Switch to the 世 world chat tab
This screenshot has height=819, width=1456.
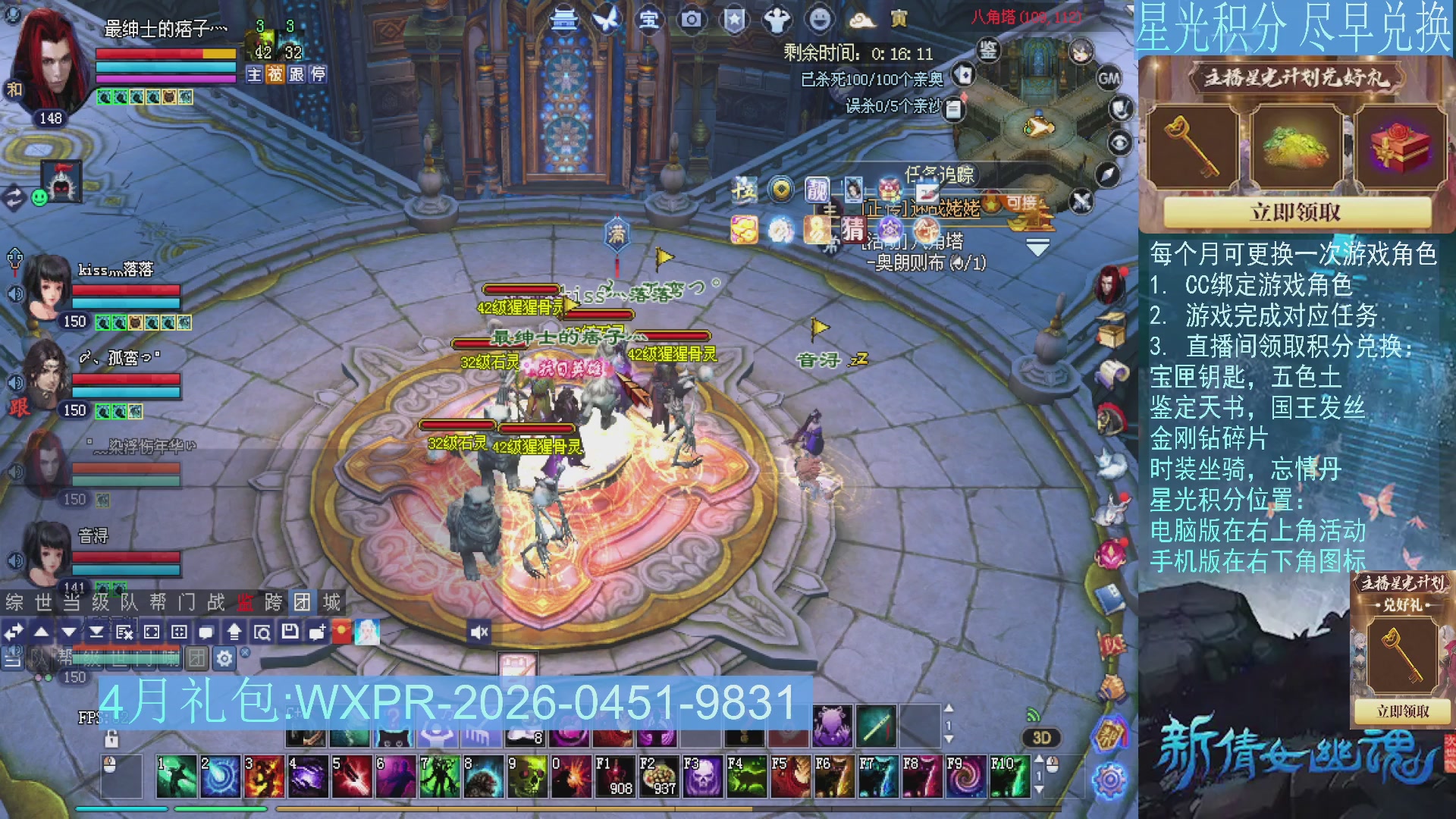pyautogui.click(x=43, y=603)
